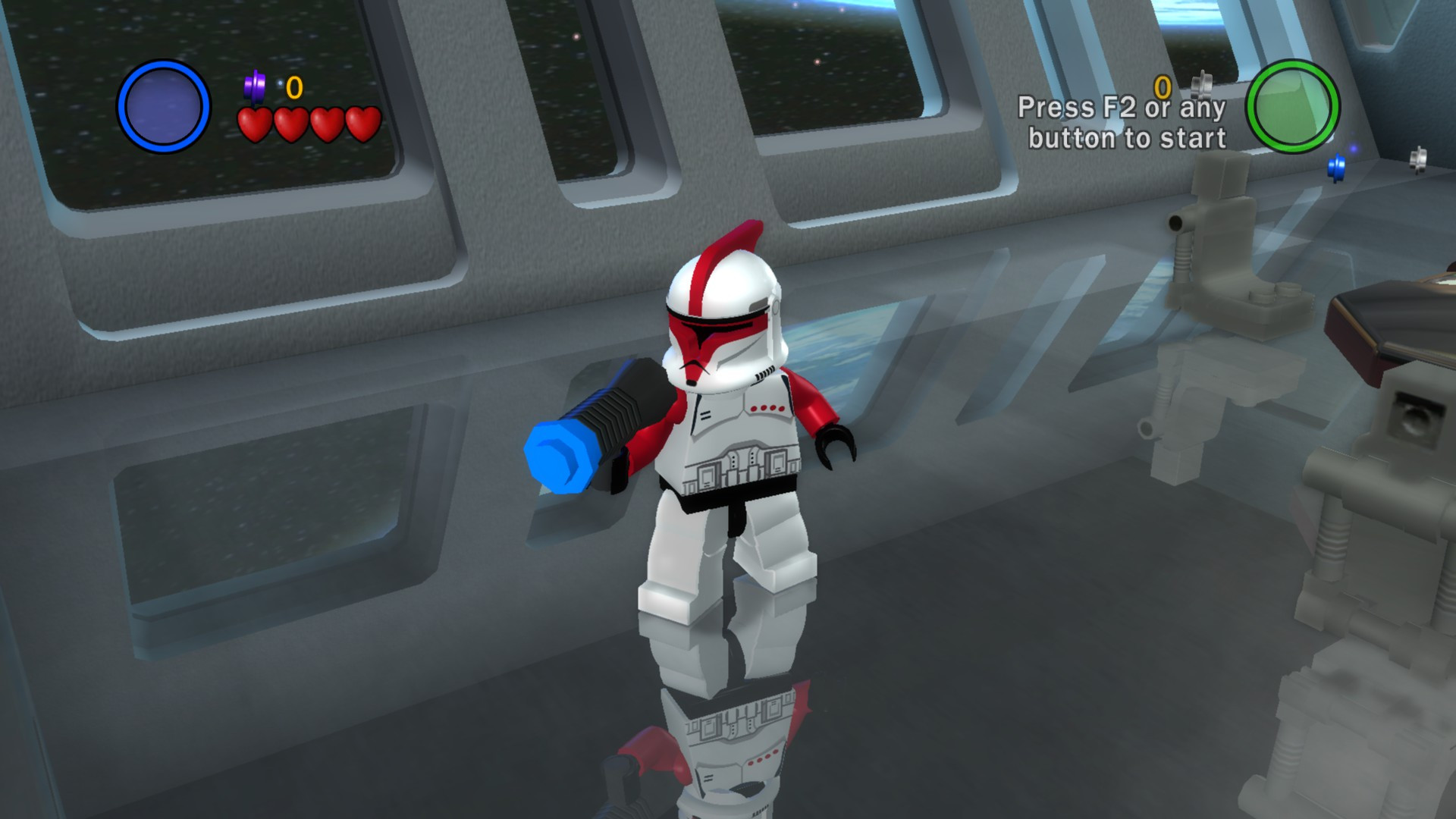The width and height of the screenshot is (1456, 819).
Task: Toggle the second heart in the health bar
Action: (x=290, y=121)
